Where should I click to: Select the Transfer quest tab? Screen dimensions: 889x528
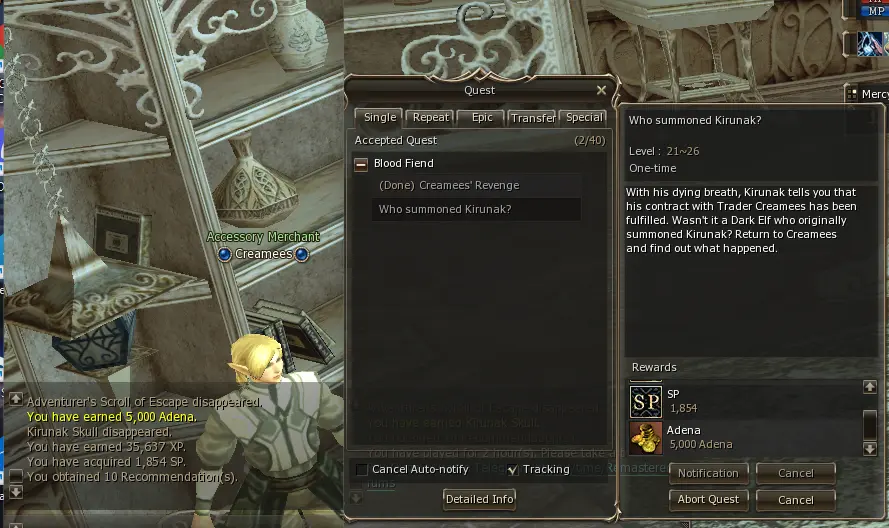[532, 118]
